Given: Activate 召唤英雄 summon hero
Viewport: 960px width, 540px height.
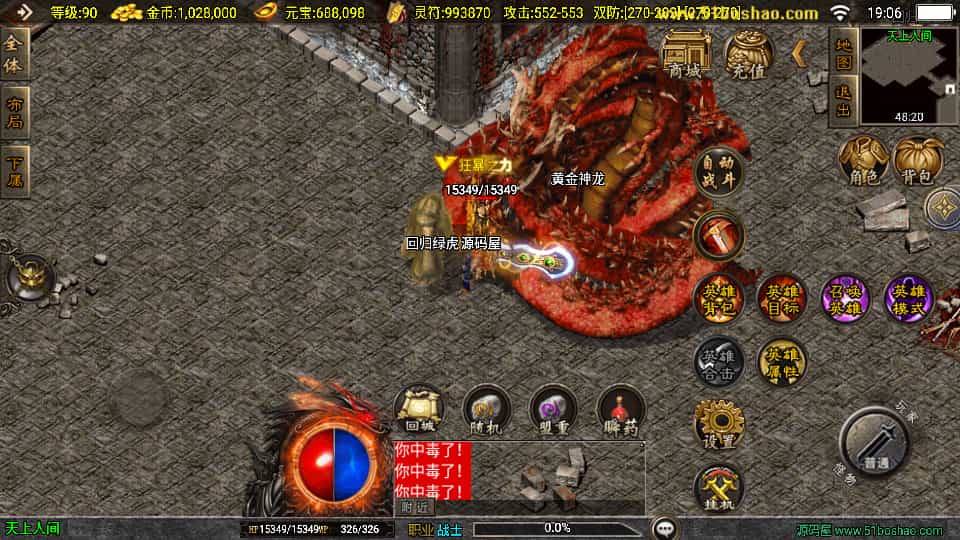Looking at the screenshot, I should point(845,298).
